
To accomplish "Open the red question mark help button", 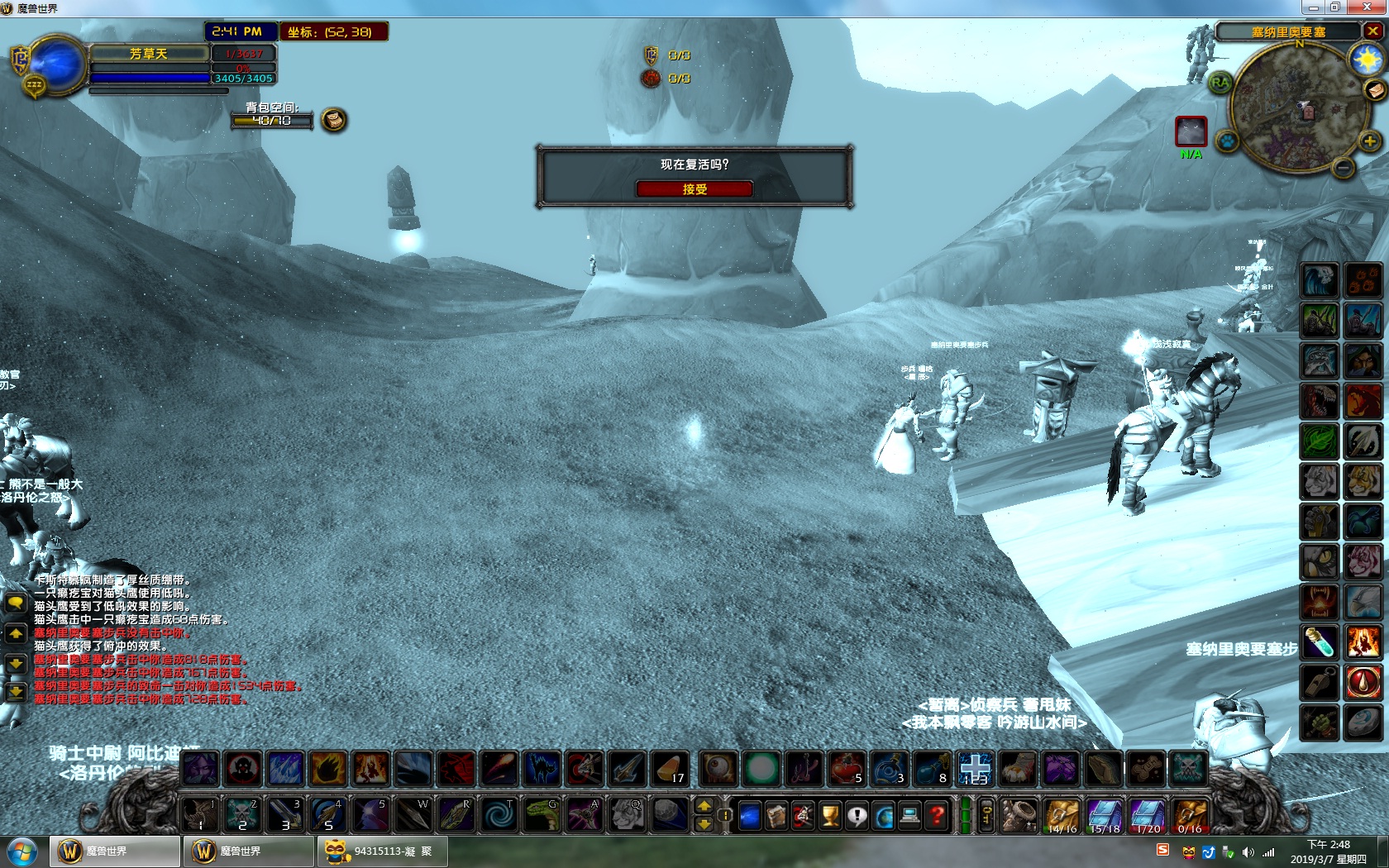I will point(937,817).
